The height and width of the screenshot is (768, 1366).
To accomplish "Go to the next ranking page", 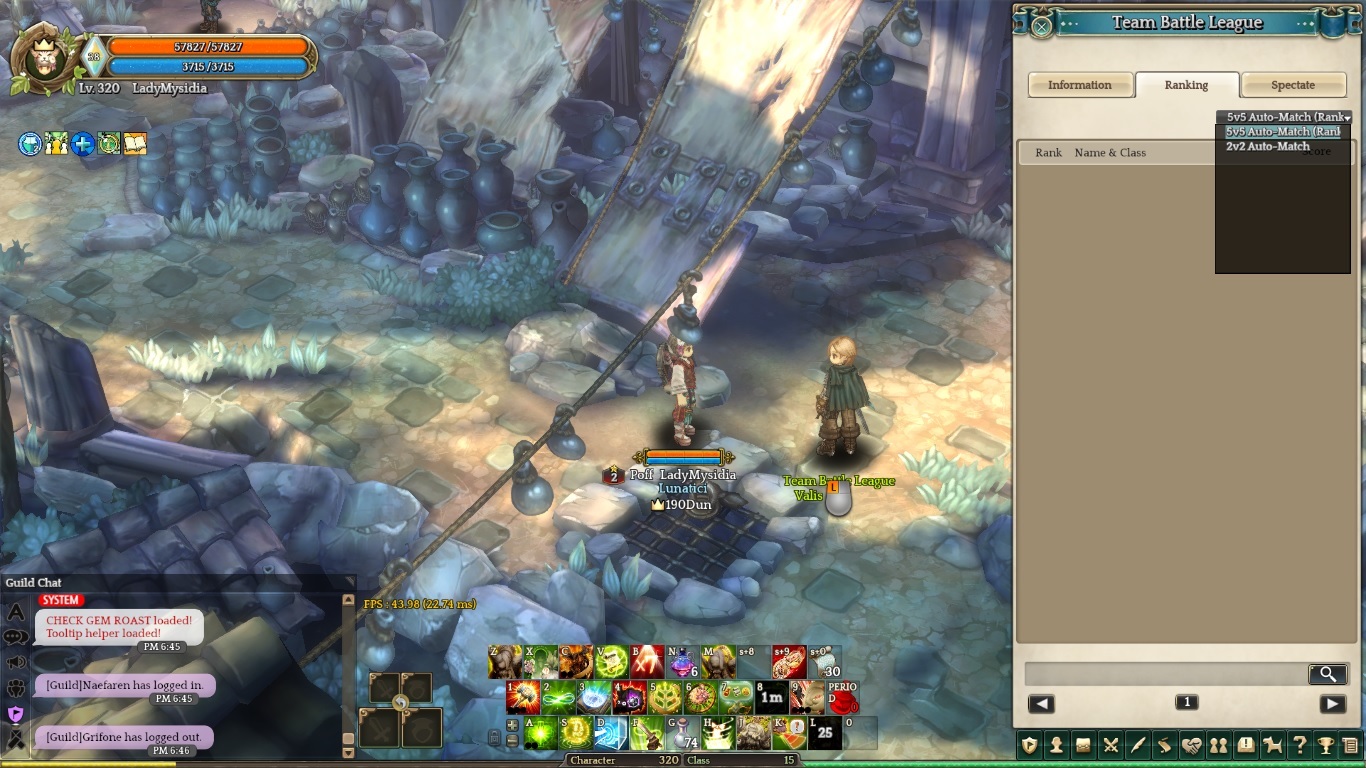I will pyautogui.click(x=1332, y=704).
